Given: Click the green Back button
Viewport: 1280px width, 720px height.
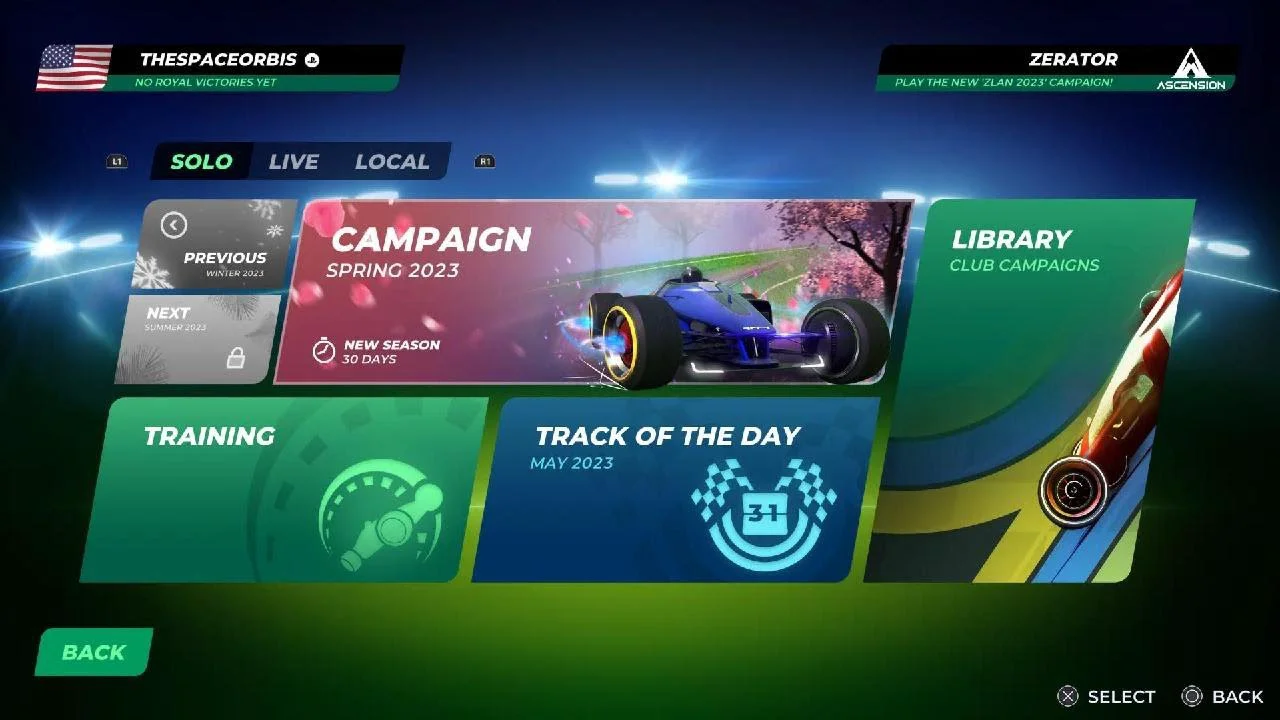Looking at the screenshot, I should click(x=94, y=652).
